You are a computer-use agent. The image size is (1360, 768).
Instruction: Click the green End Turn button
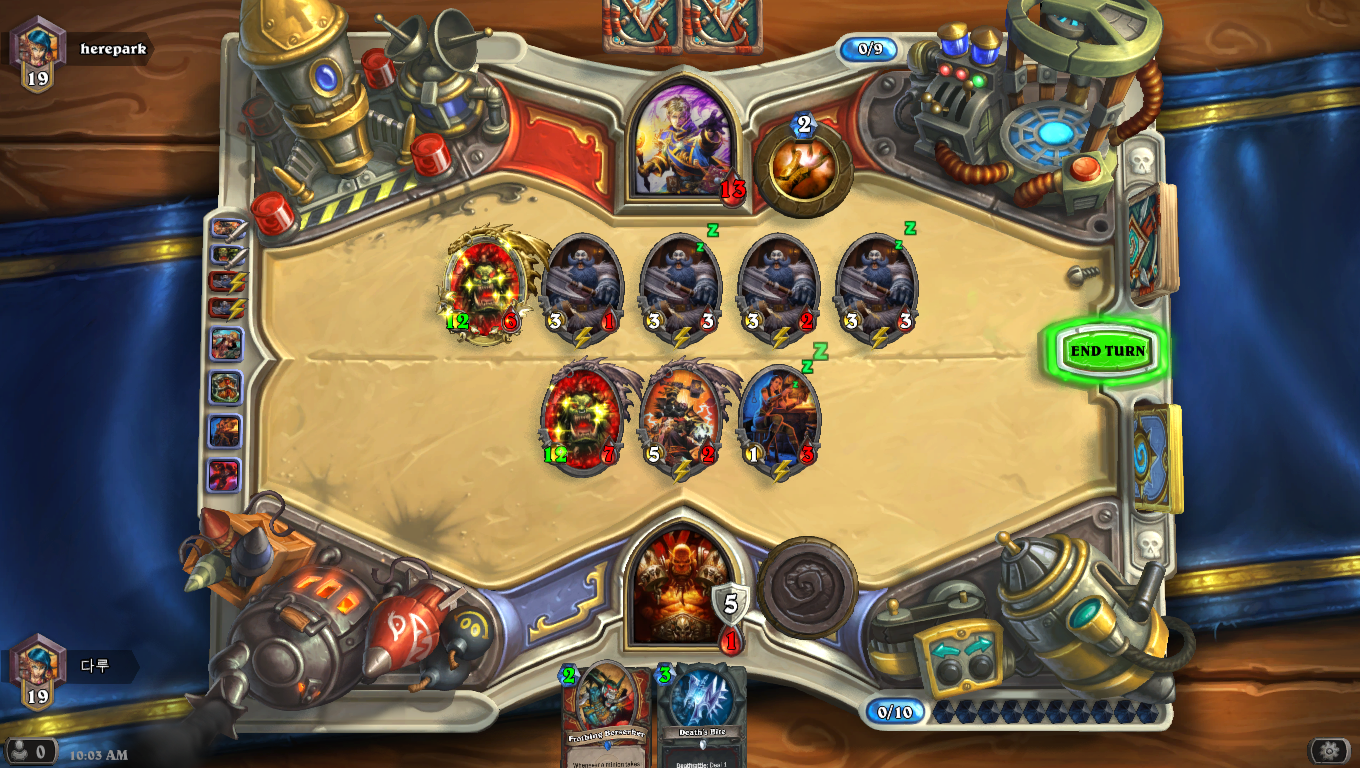(1107, 351)
